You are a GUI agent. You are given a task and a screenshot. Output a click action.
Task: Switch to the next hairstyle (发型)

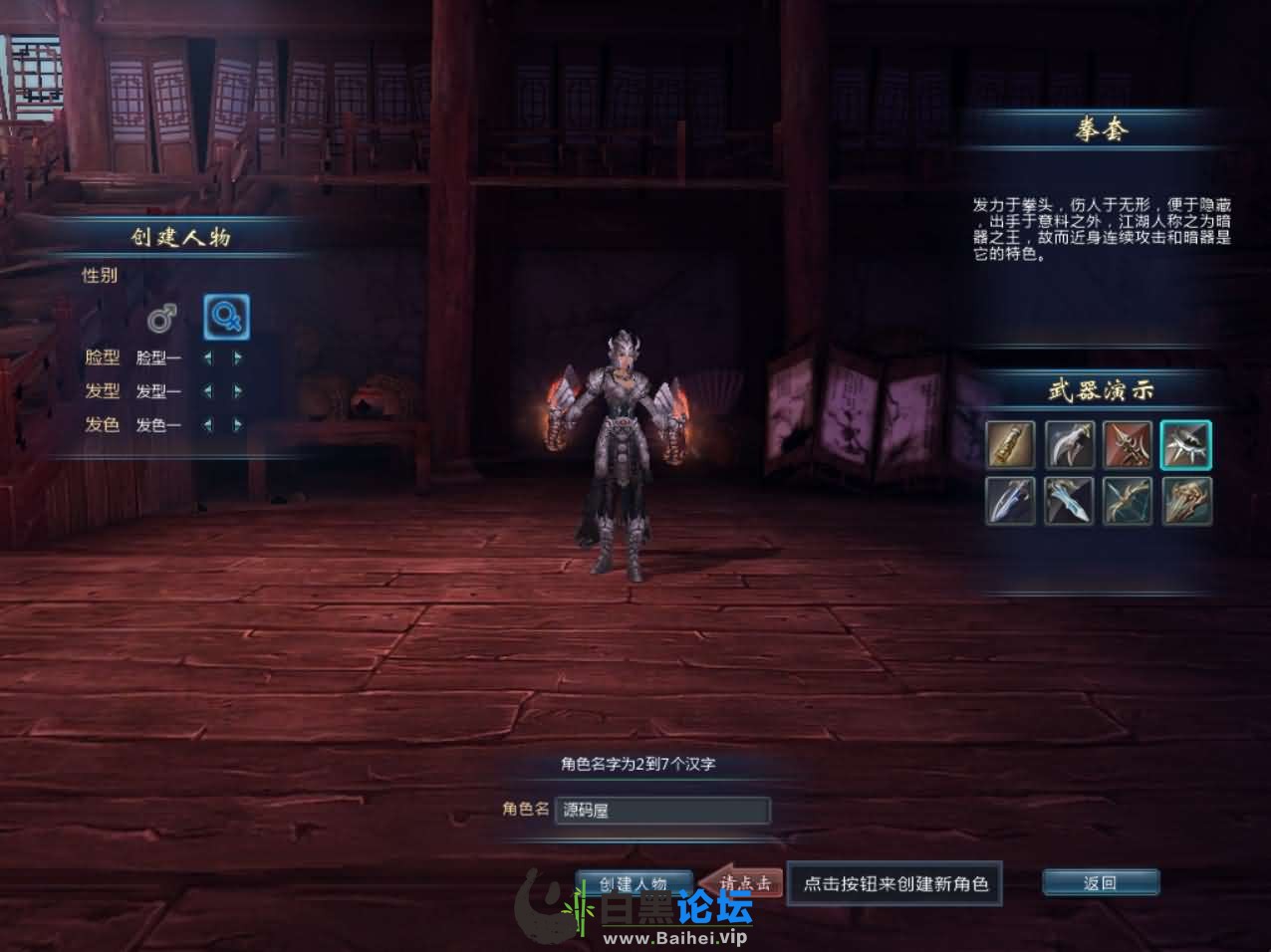(x=237, y=391)
